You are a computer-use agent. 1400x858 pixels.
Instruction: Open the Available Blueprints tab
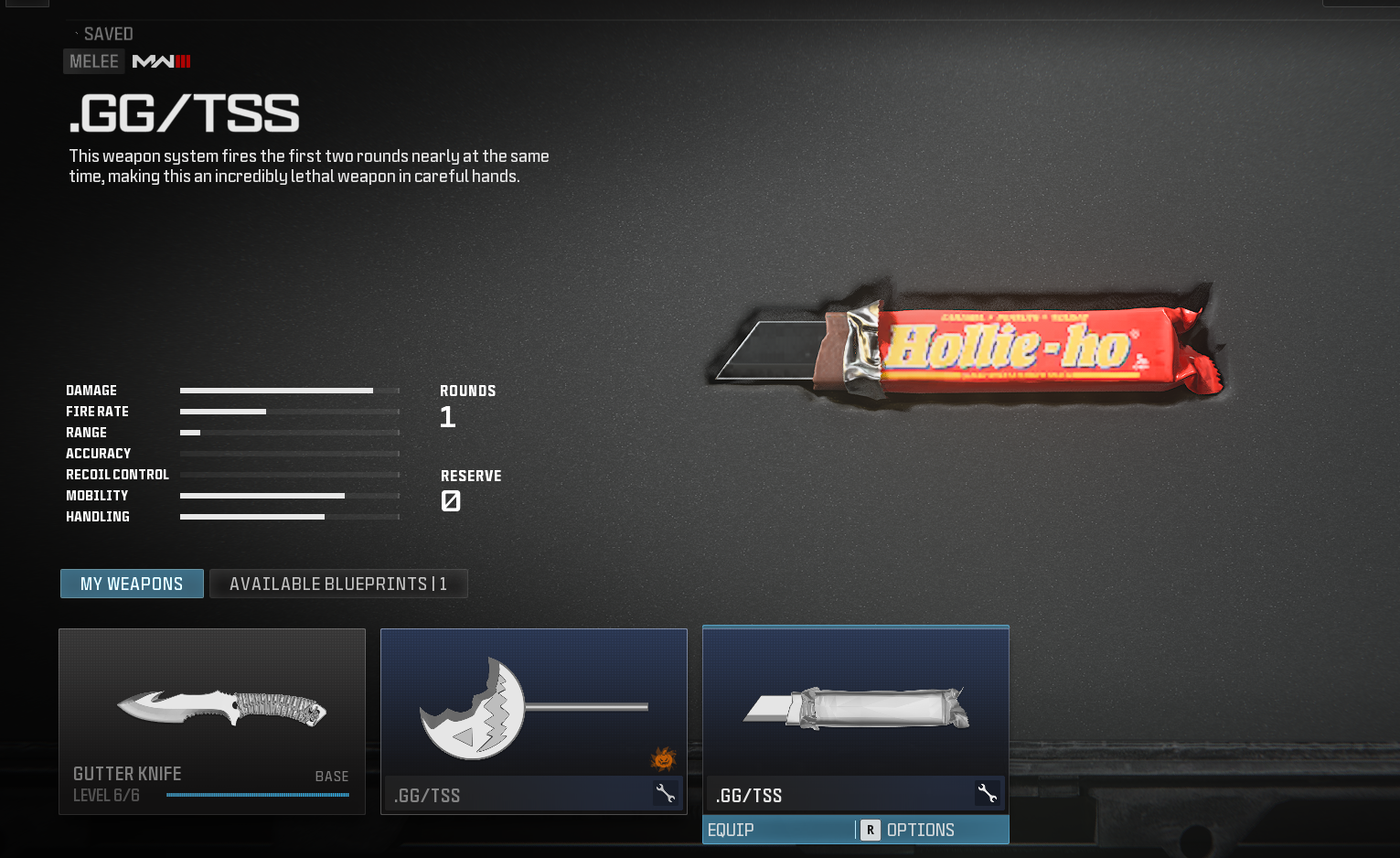tap(338, 584)
